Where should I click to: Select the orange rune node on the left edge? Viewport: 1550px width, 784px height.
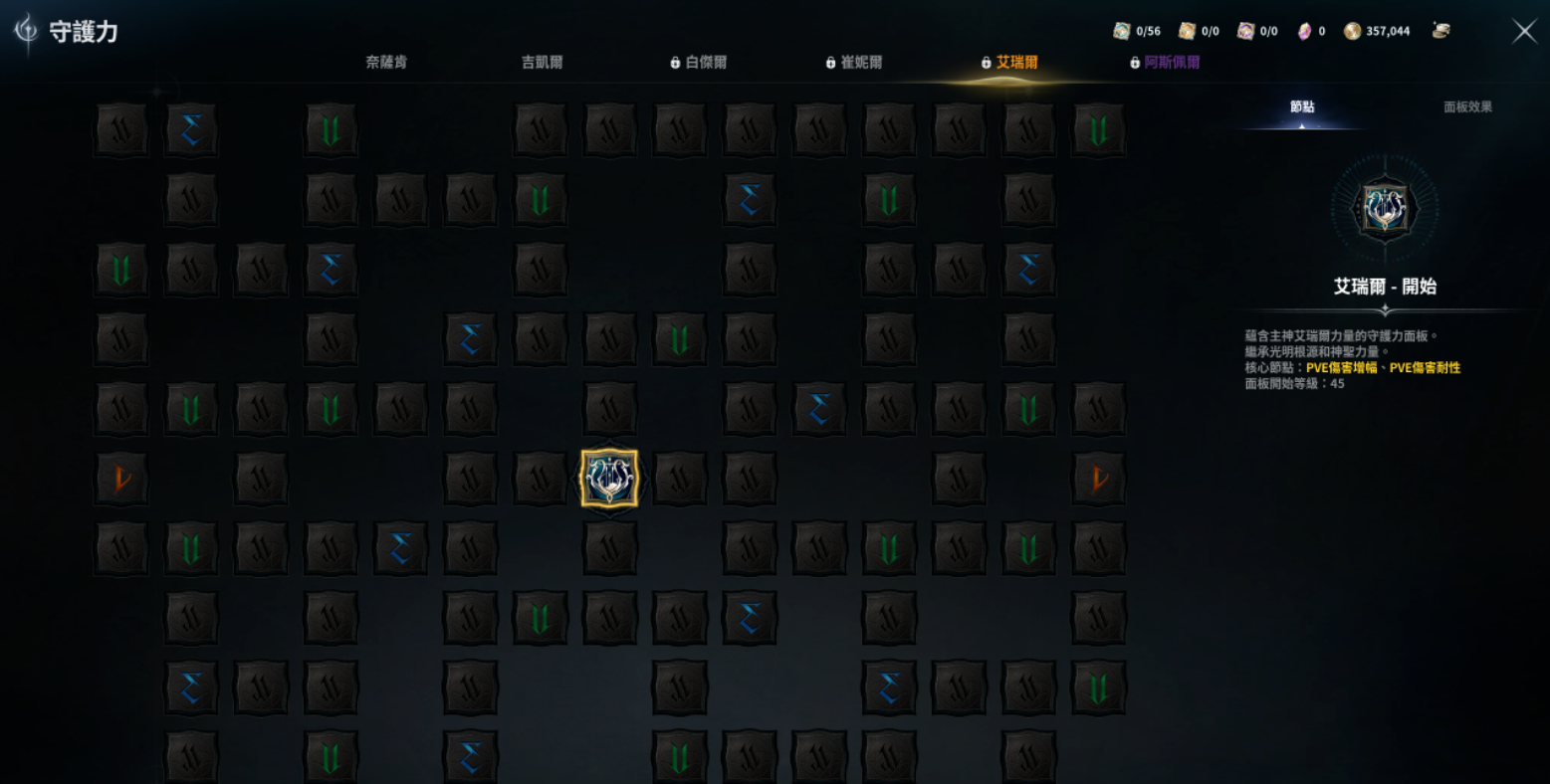pyautogui.click(x=120, y=479)
